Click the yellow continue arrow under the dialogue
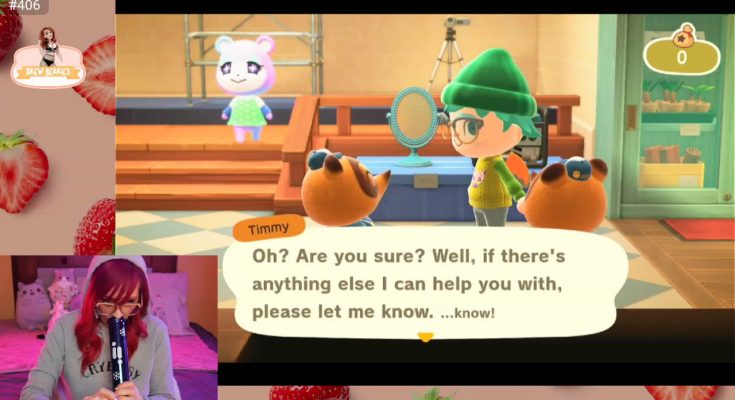This screenshot has height=400, width=735. coord(425,337)
